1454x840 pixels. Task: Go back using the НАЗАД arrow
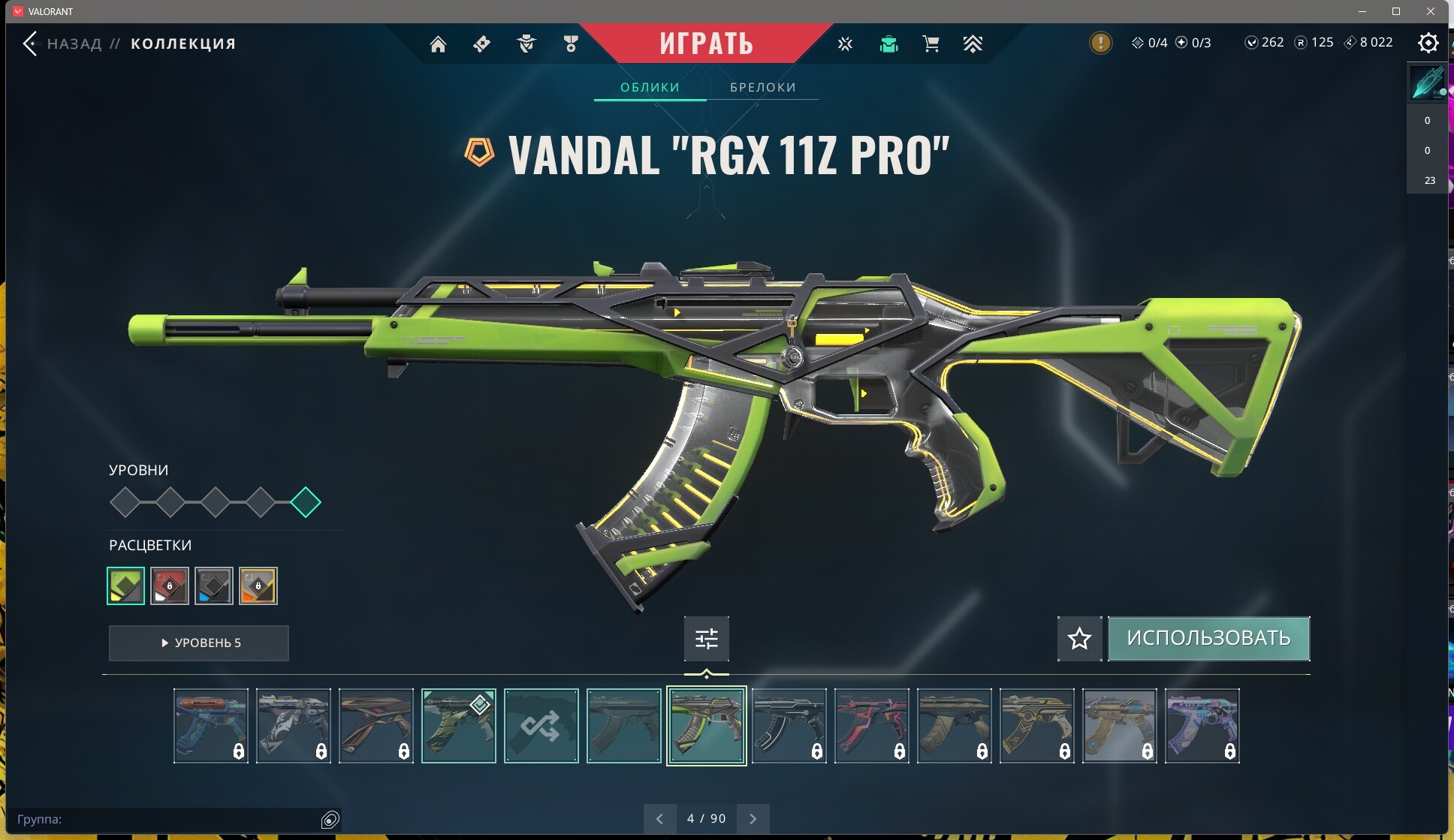tap(31, 44)
